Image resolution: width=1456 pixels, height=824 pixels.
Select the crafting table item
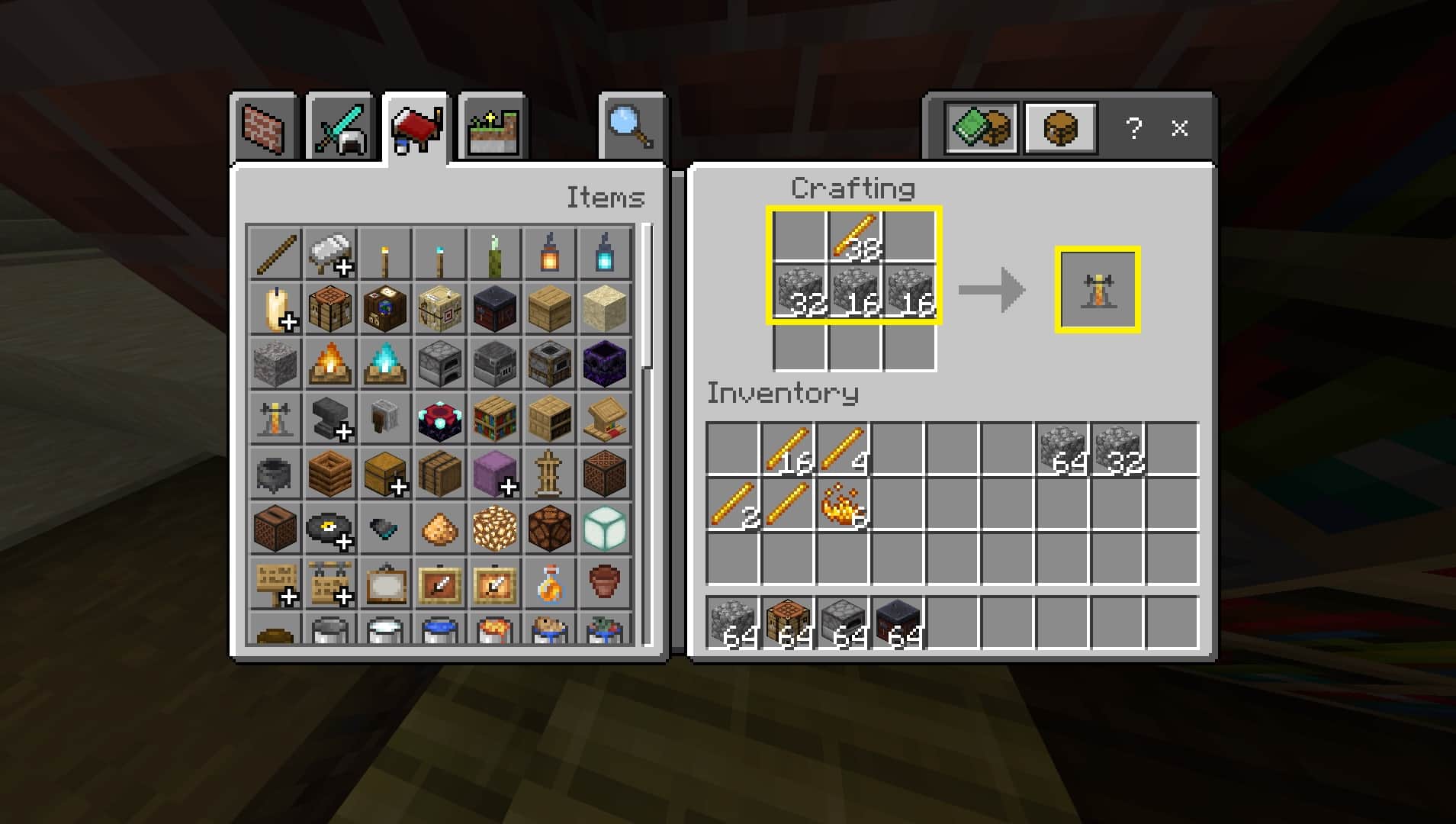pyautogui.click(x=330, y=309)
